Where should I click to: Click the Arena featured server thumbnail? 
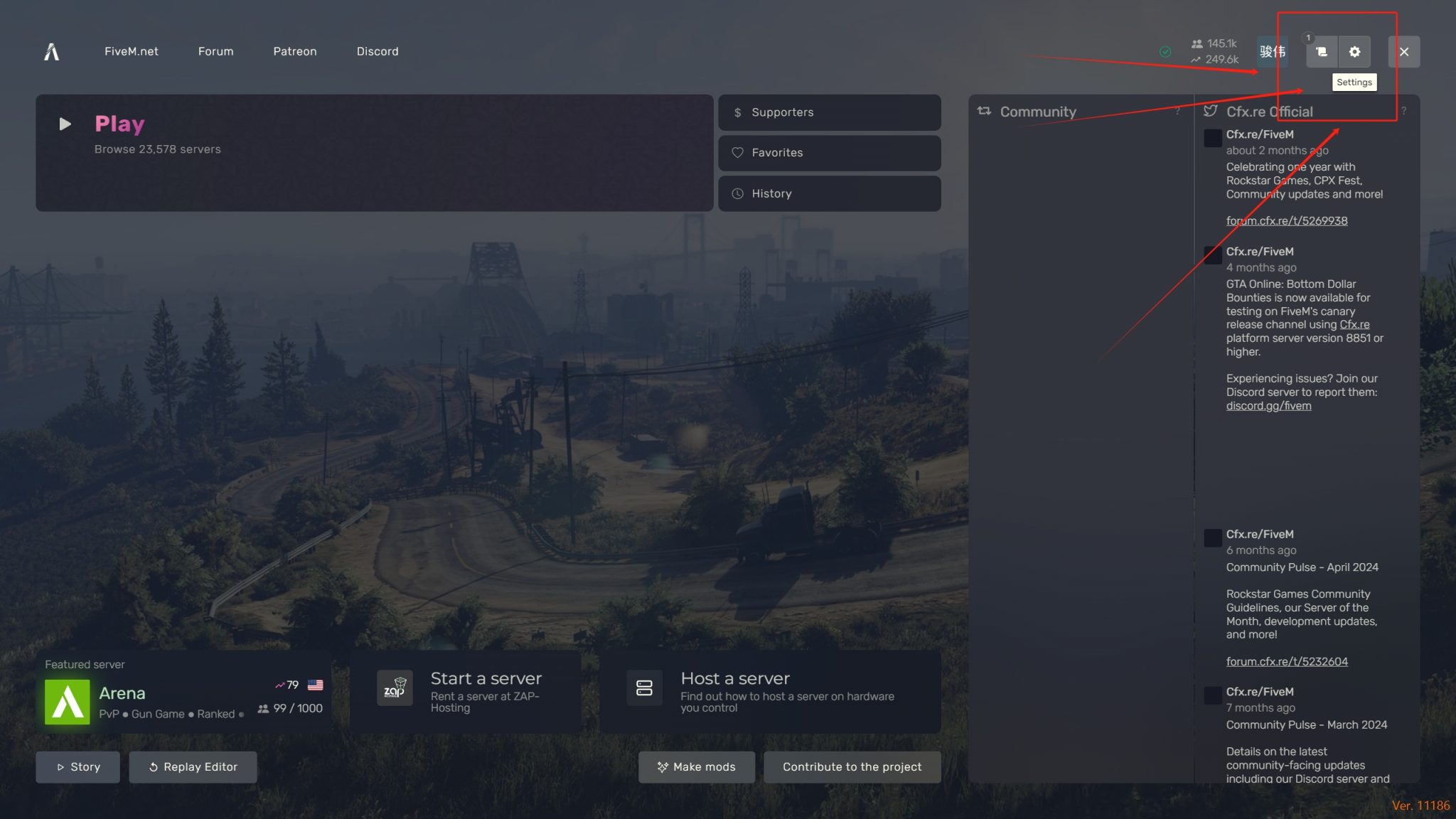[x=67, y=703]
